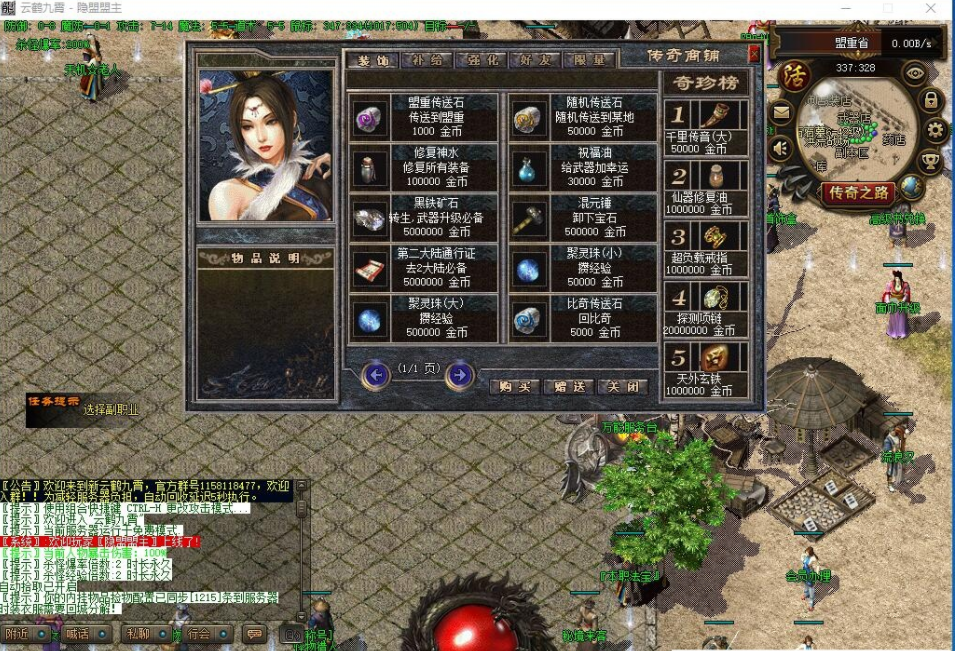Open settings via the gear icon

[x=935, y=130]
